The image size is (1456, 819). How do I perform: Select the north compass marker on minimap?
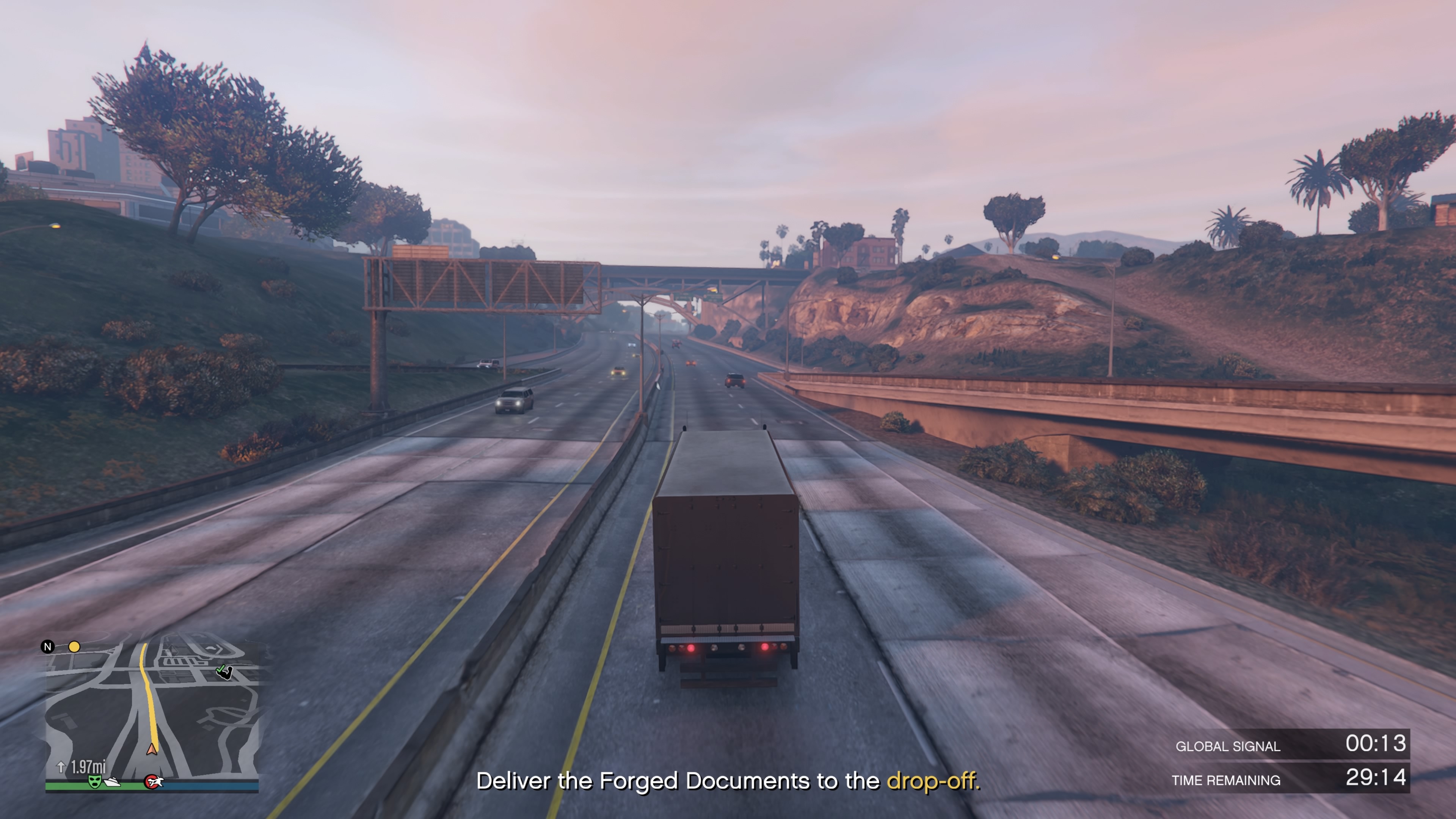tap(47, 646)
